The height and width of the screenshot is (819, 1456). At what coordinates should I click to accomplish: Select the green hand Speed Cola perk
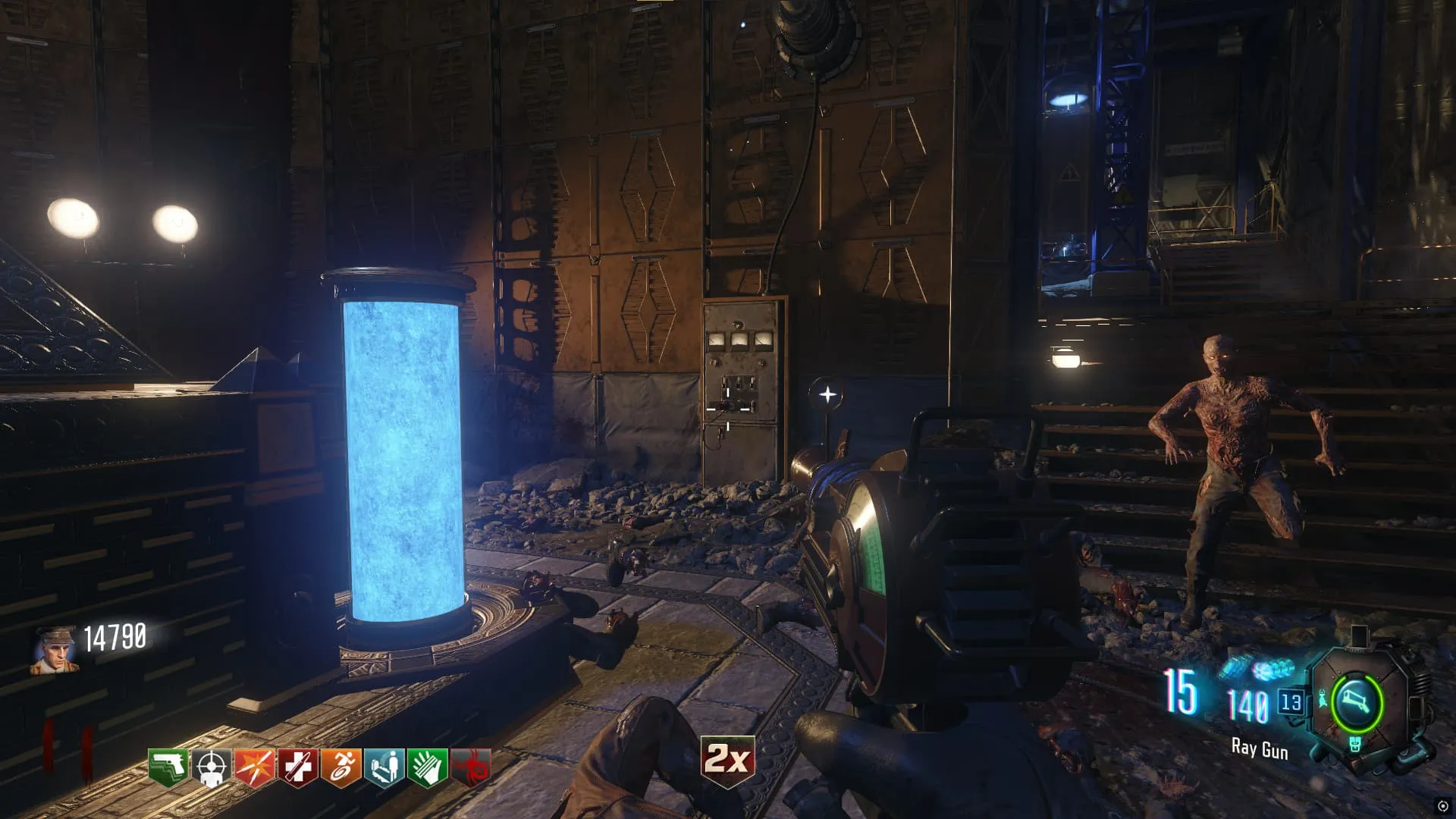(428, 768)
